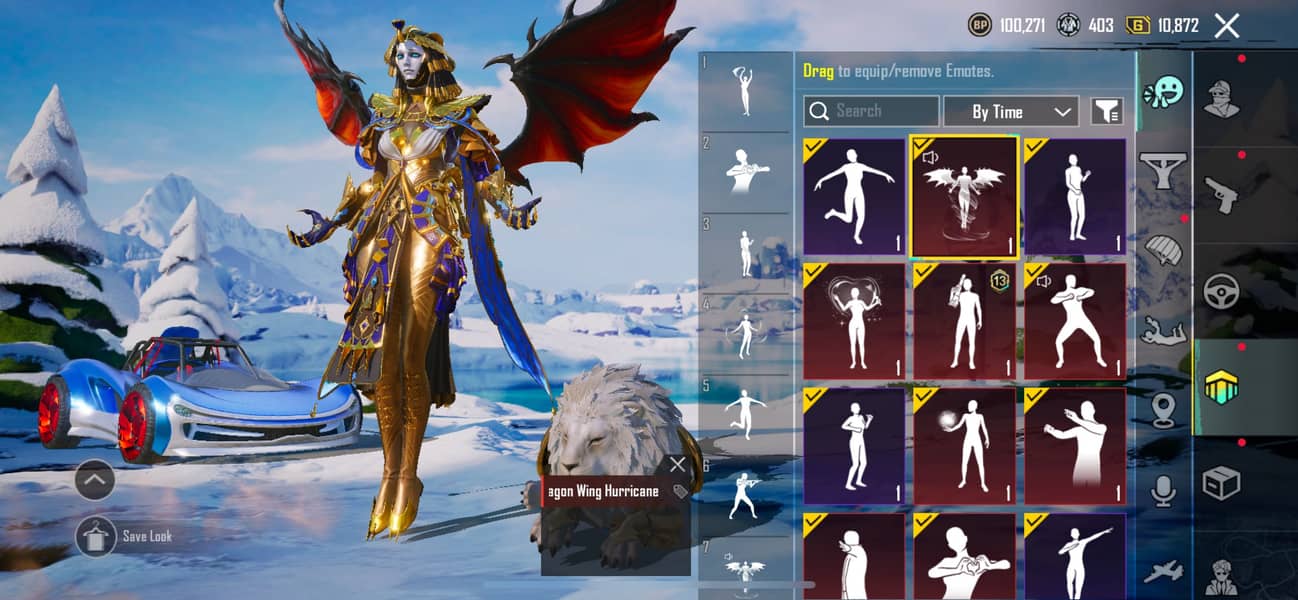Select the emote with the 13 badge
Screen dimensions: 1298x600
point(964,322)
